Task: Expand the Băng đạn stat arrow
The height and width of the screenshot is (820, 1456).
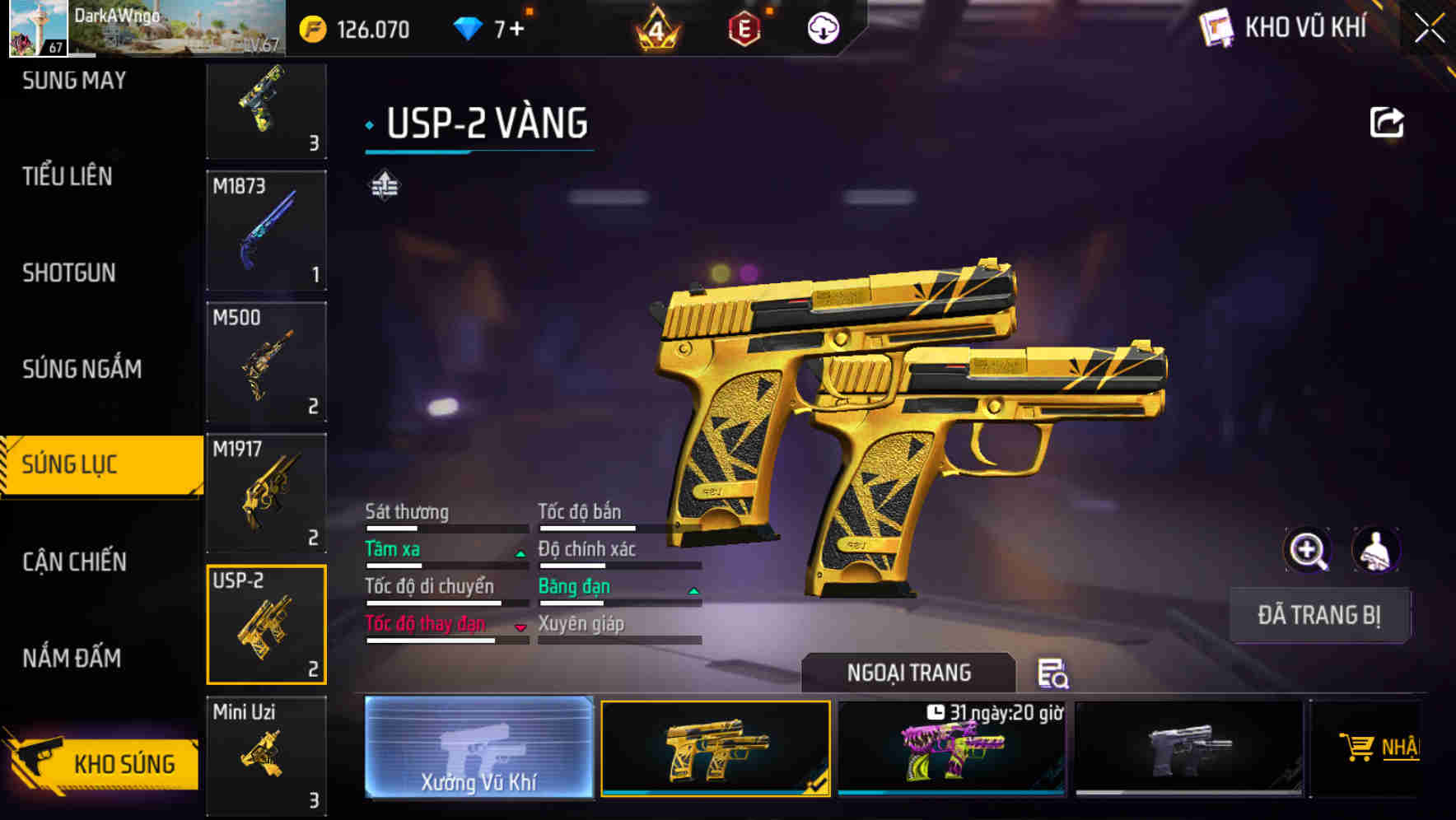Action: pyautogui.click(x=693, y=590)
